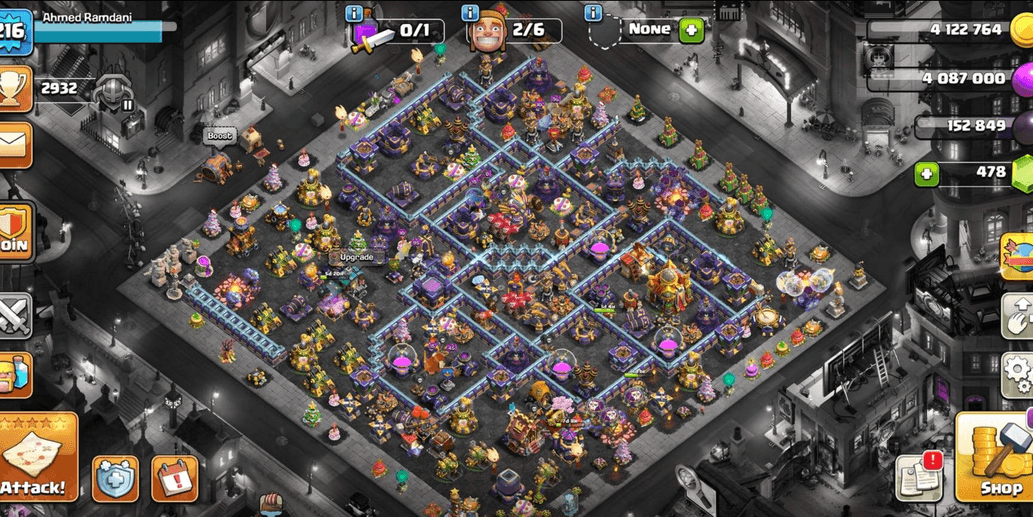Join a clan via the shield button
The height and width of the screenshot is (517, 1033).
[15, 232]
